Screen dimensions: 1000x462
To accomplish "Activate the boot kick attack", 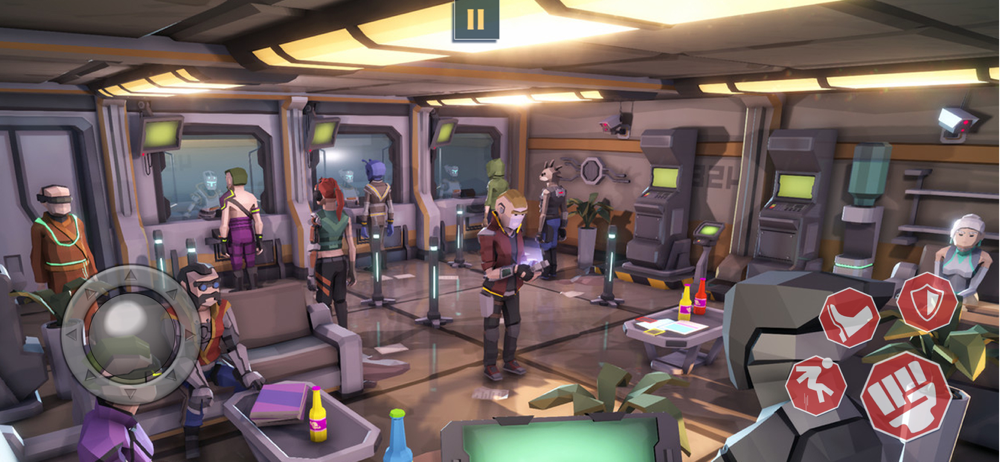I will pos(849,318).
